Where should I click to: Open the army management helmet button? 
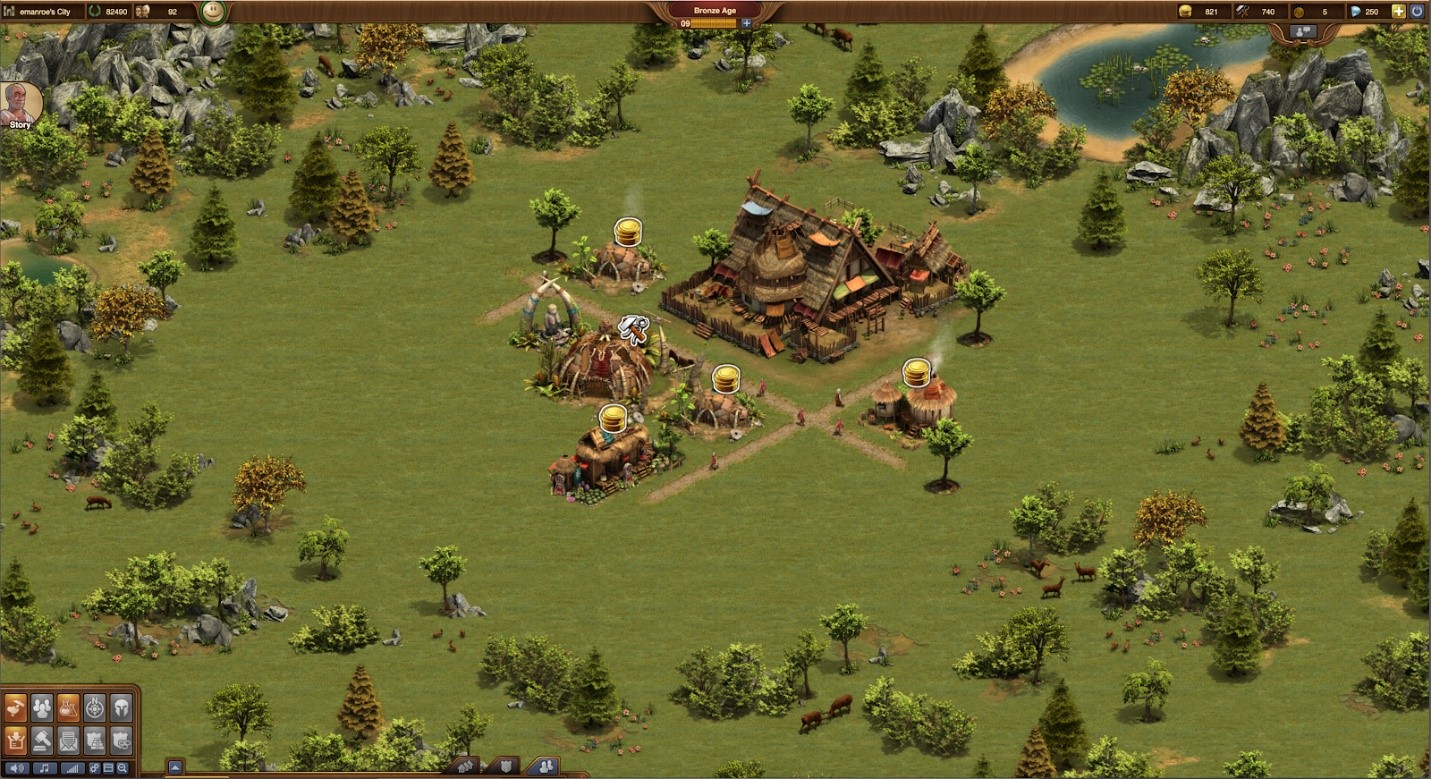point(120,708)
